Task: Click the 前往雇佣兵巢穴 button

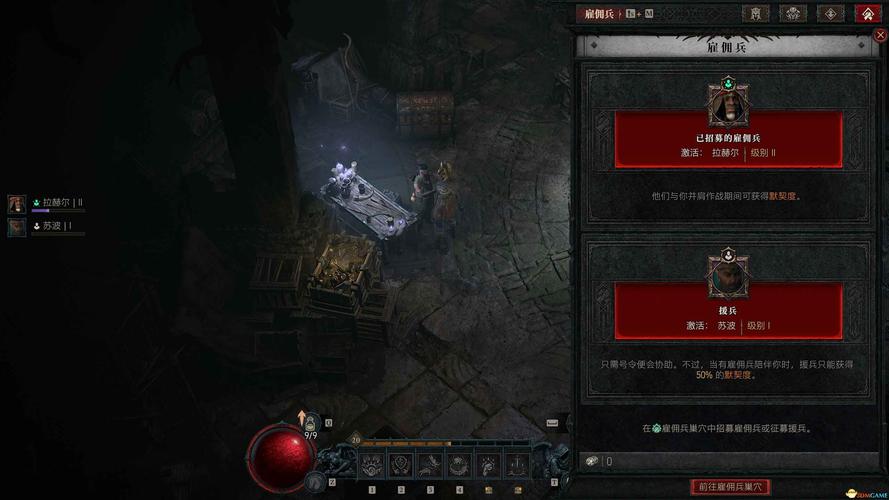Action: coord(730,487)
